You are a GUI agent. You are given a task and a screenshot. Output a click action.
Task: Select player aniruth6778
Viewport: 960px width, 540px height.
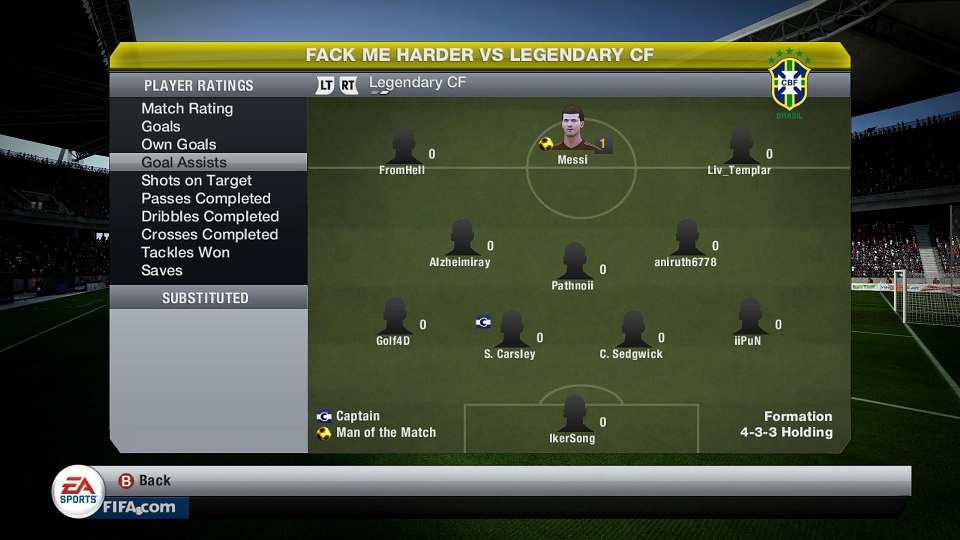pos(686,240)
